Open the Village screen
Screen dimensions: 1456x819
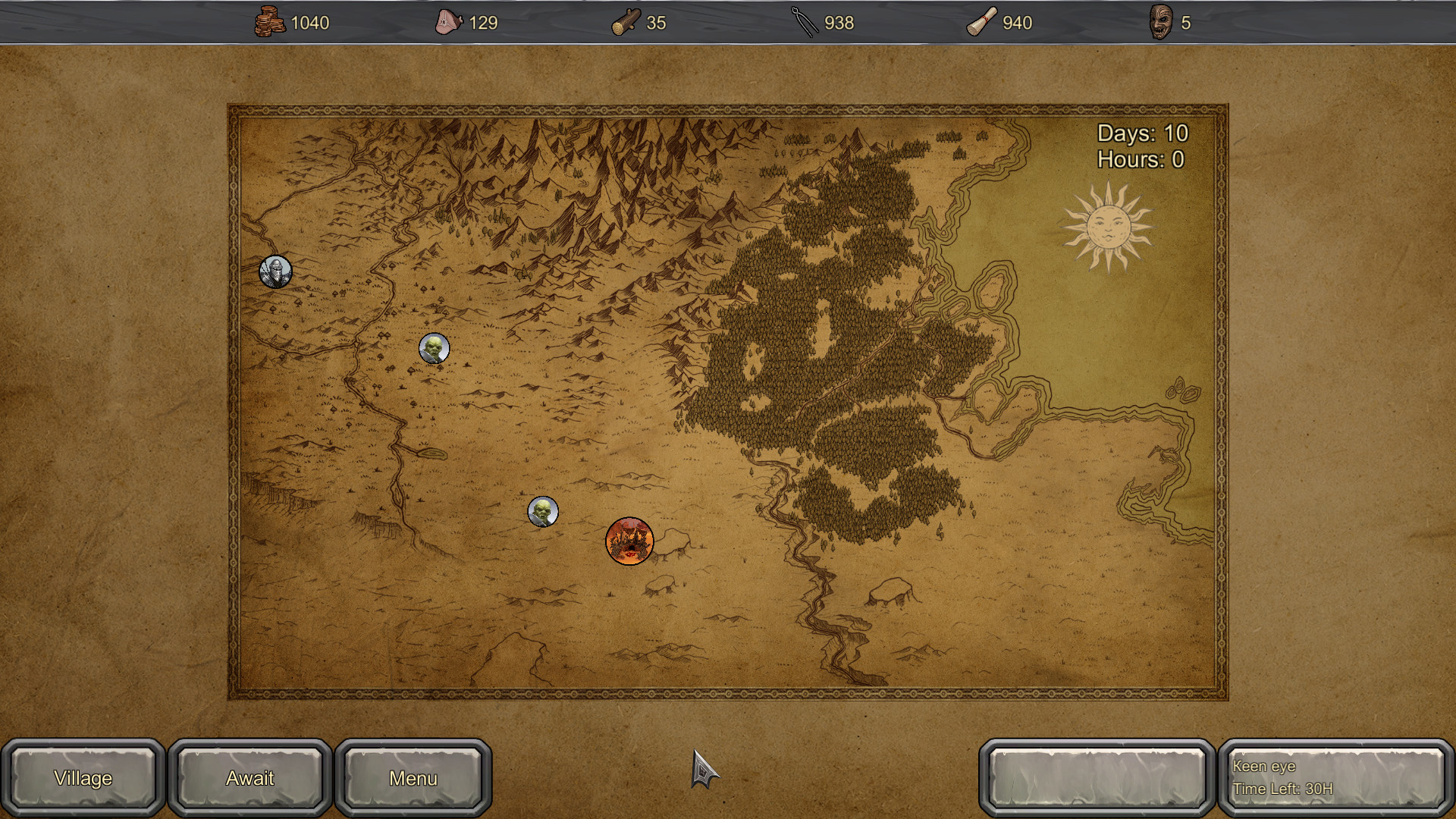[82, 777]
